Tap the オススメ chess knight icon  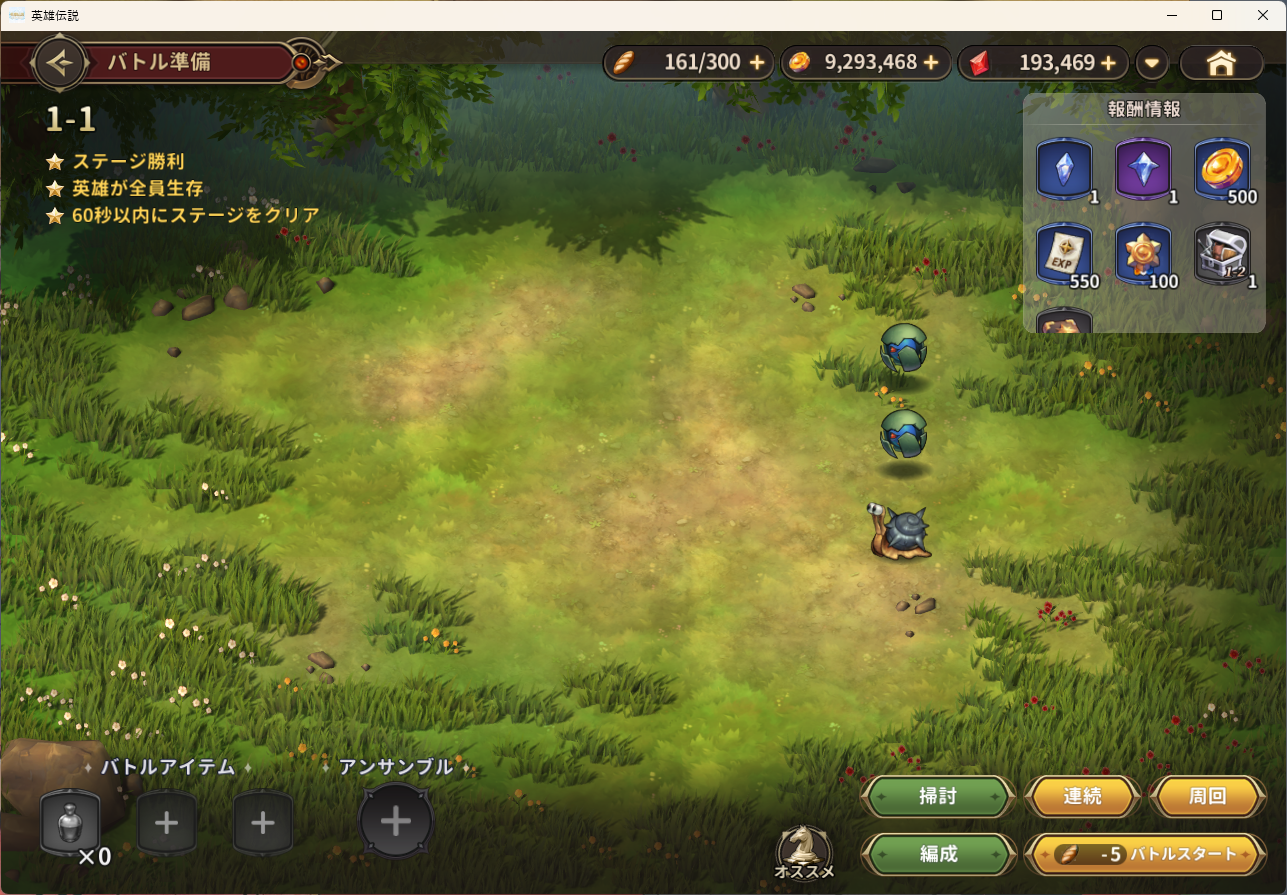pyautogui.click(x=804, y=851)
